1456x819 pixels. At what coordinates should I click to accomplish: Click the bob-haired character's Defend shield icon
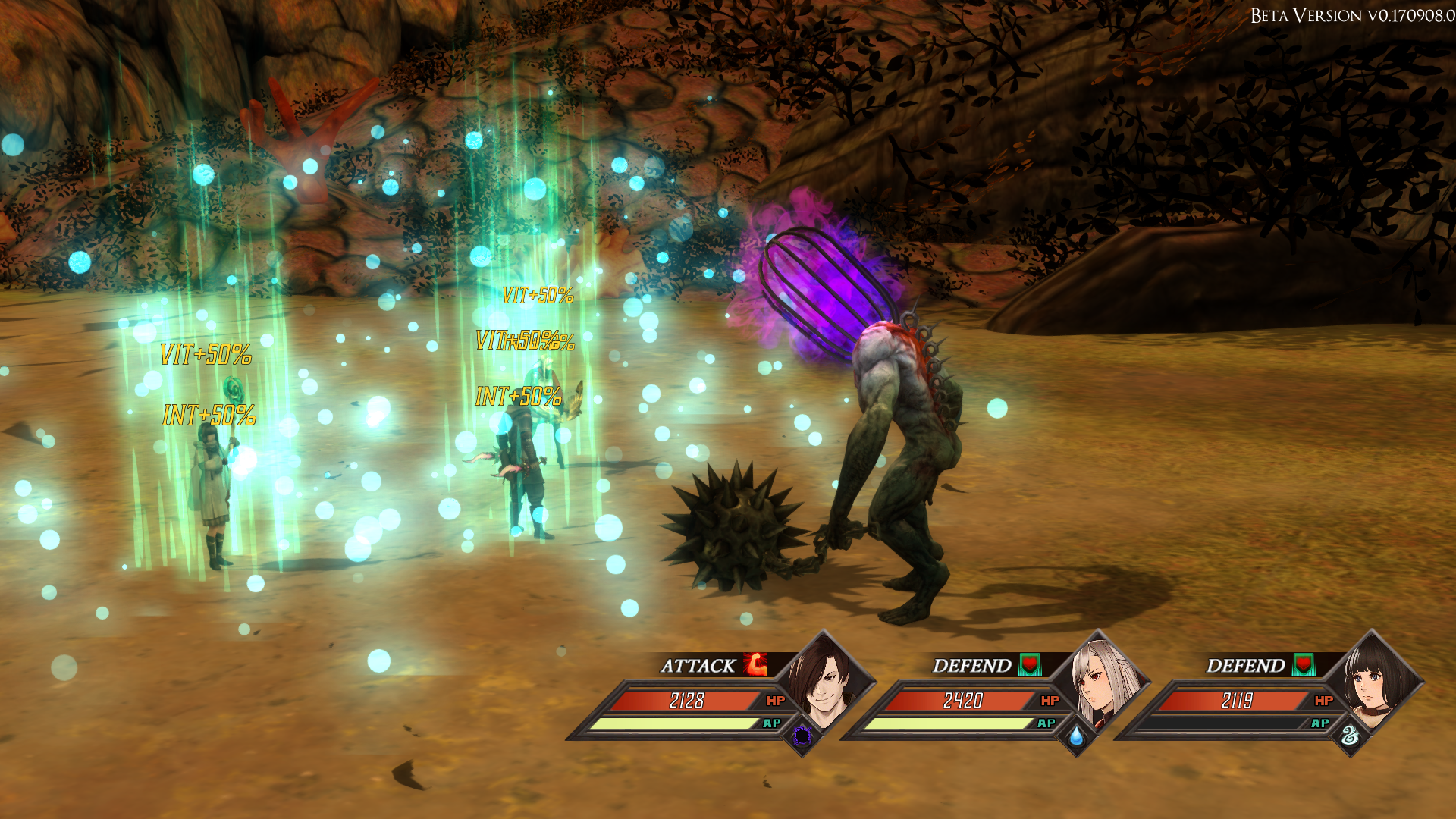click(1303, 665)
